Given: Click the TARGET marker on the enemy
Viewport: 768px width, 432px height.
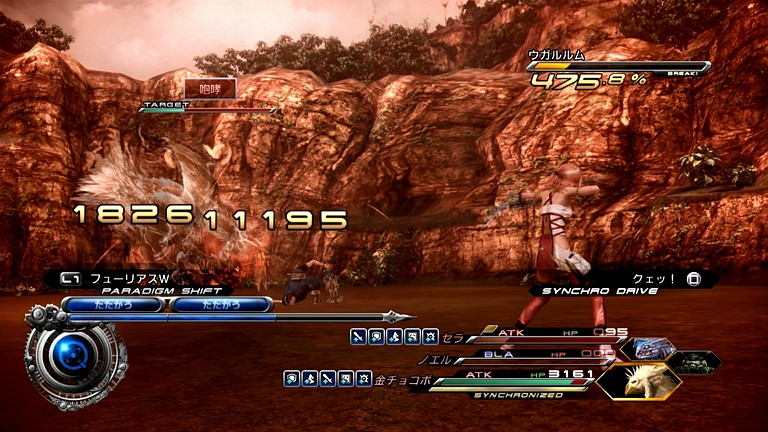Looking at the screenshot, I should click(x=159, y=104).
